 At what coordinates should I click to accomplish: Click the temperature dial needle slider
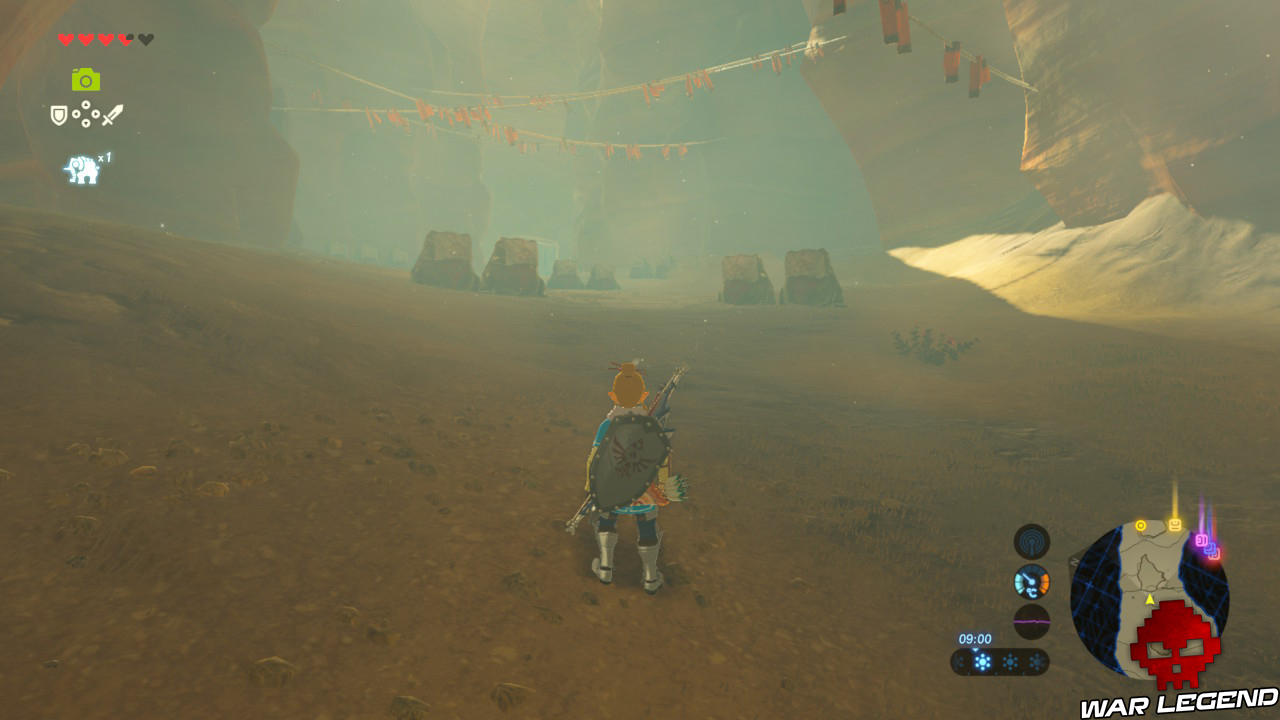pos(1027,577)
